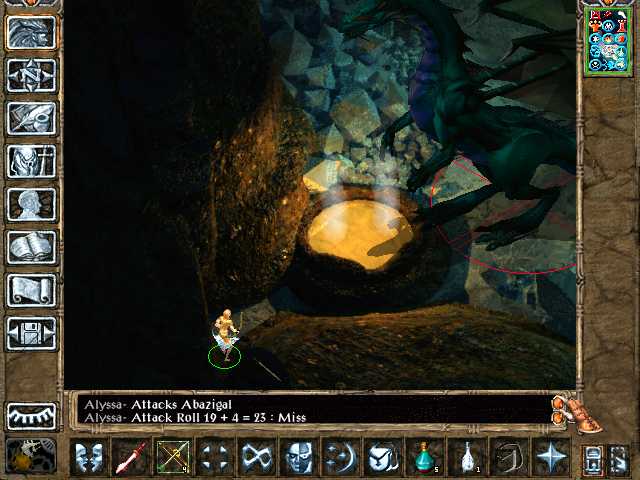Open the priest scroll screen

click(x=31, y=290)
